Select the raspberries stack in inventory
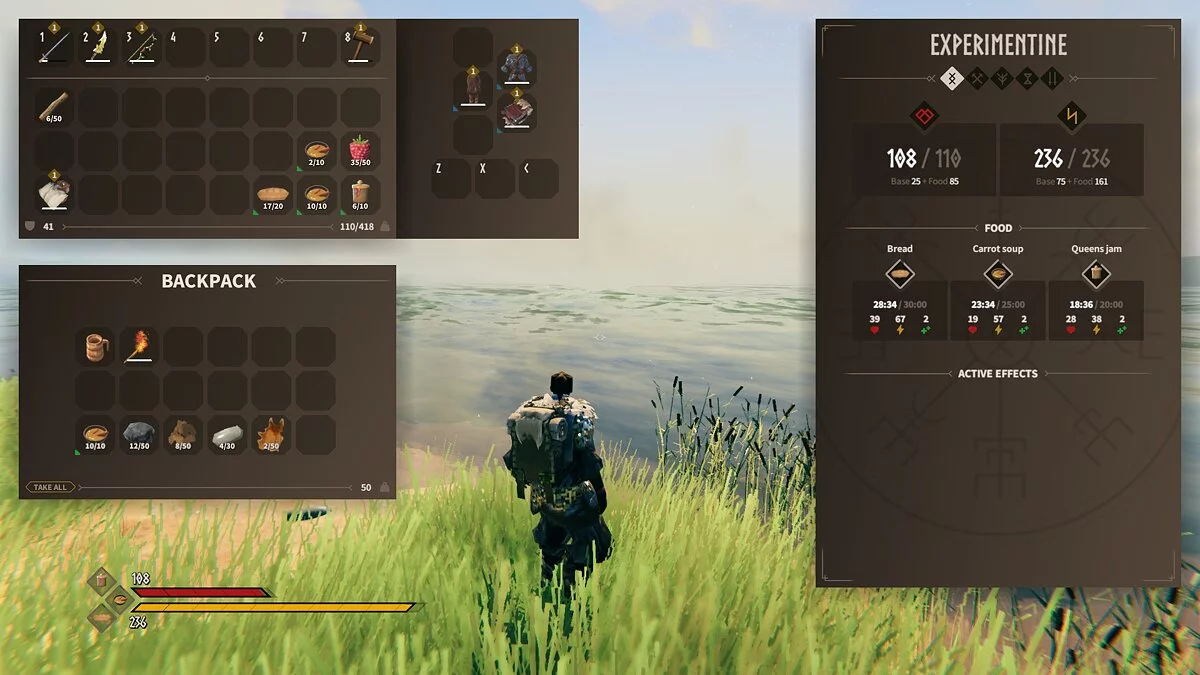Screen dimensions: 1200x675 360,151
